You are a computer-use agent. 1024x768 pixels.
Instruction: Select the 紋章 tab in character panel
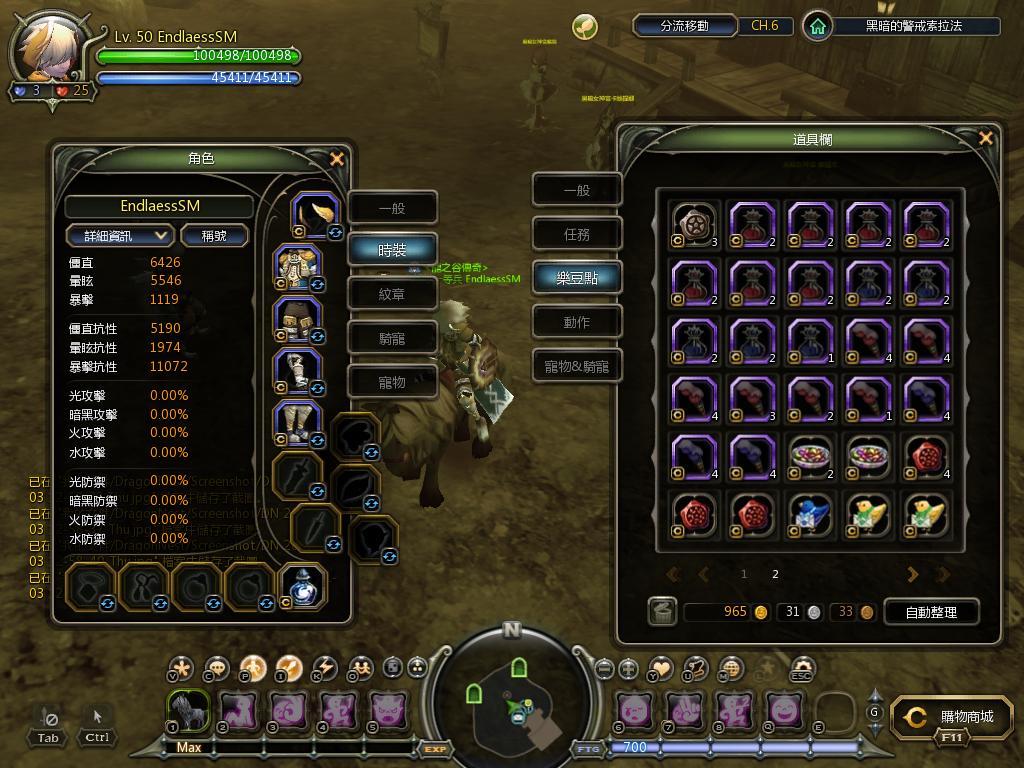(392, 294)
